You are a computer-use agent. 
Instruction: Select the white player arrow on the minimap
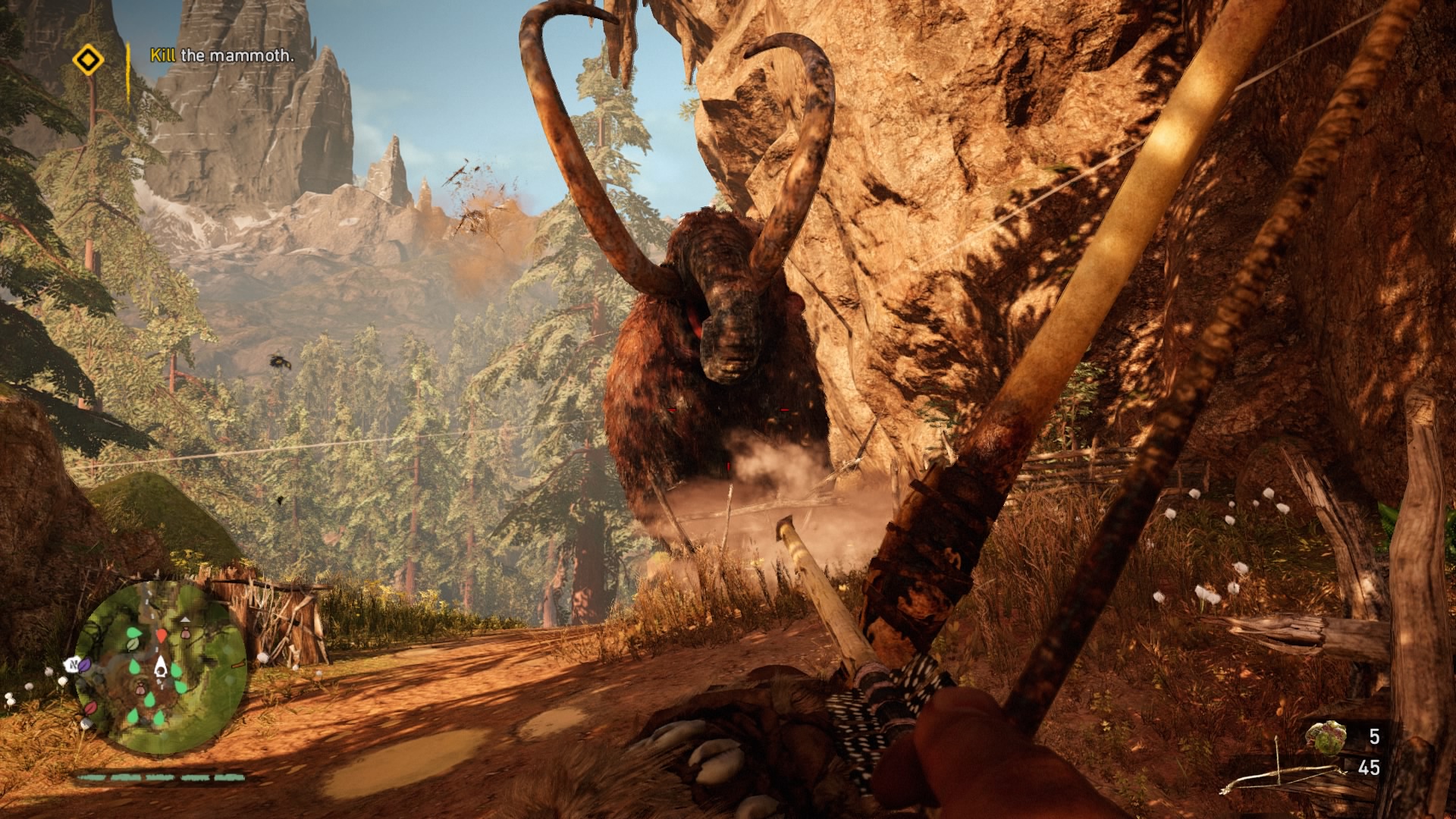click(x=161, y=667)
